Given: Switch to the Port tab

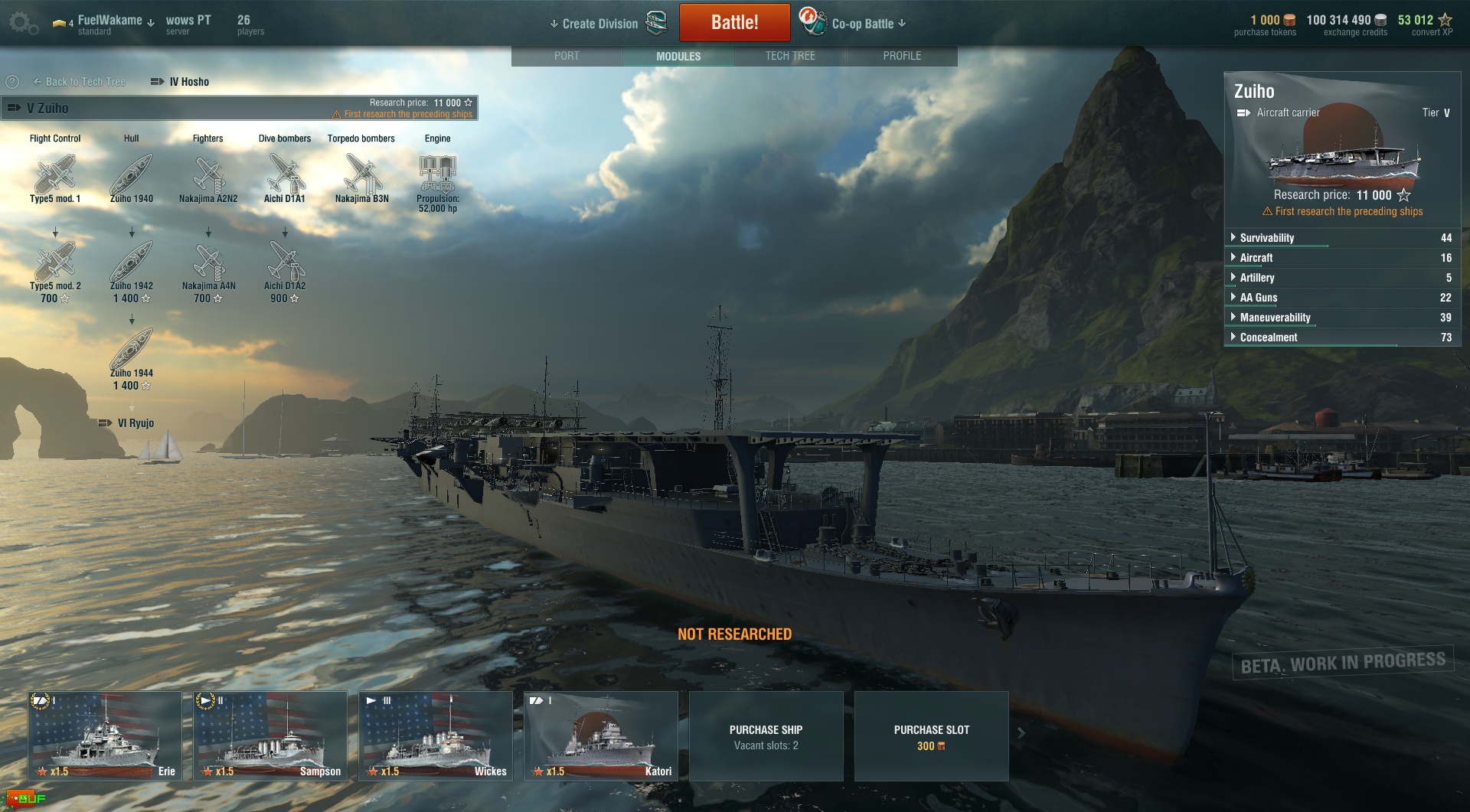Looking at the screenshot, I should tap(567, 56).
